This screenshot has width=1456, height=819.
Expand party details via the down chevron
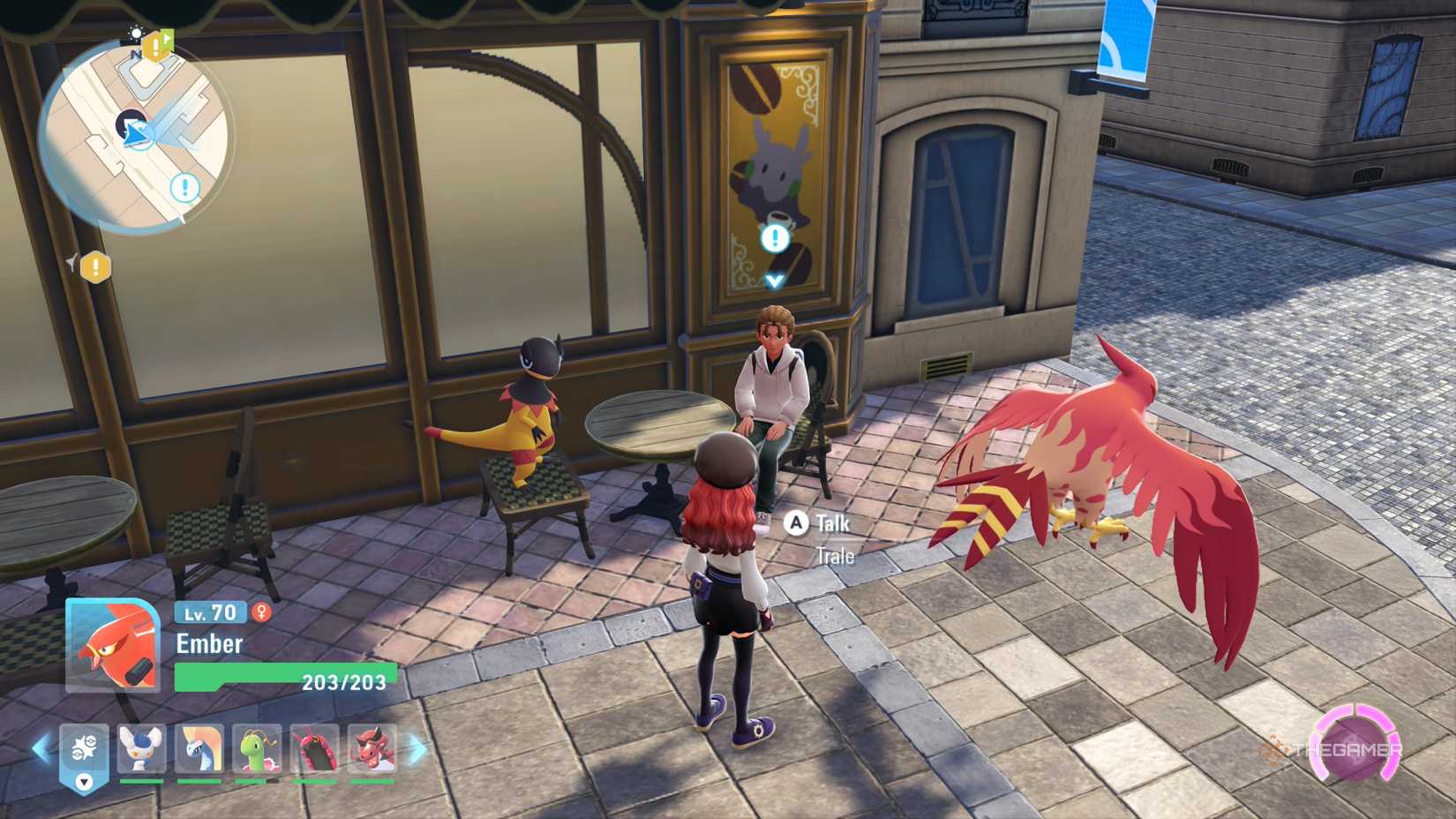84,781
